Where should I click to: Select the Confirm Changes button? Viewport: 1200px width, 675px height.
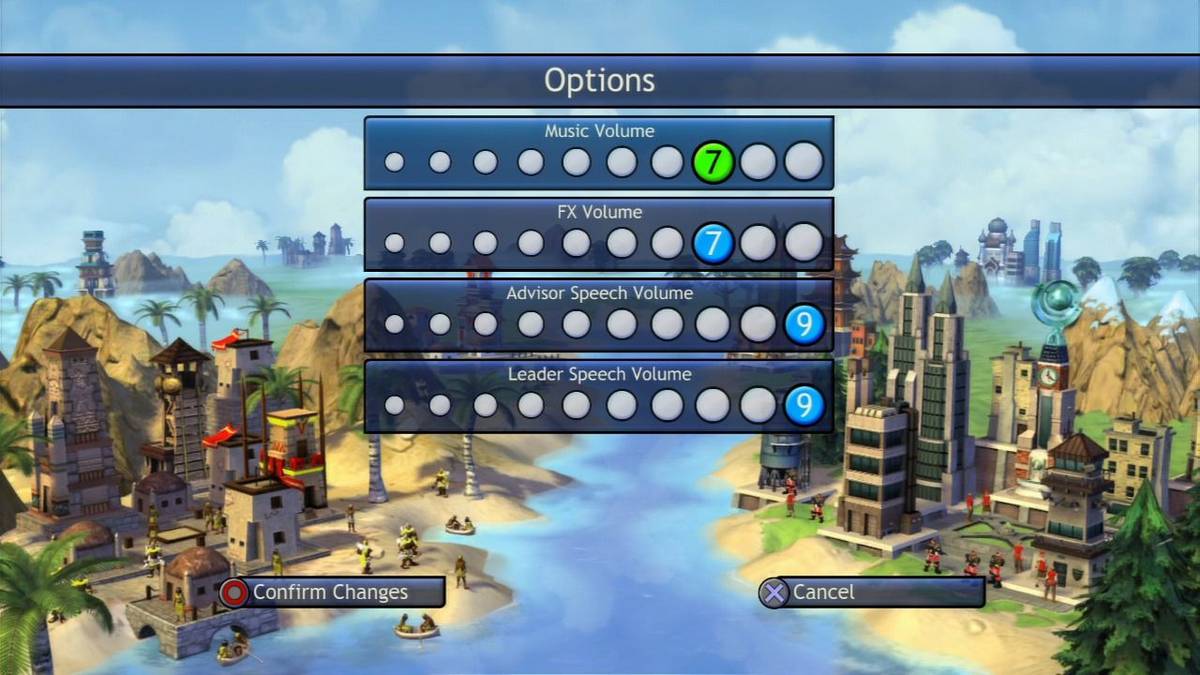pyautogui.click(x=330, y=592)
